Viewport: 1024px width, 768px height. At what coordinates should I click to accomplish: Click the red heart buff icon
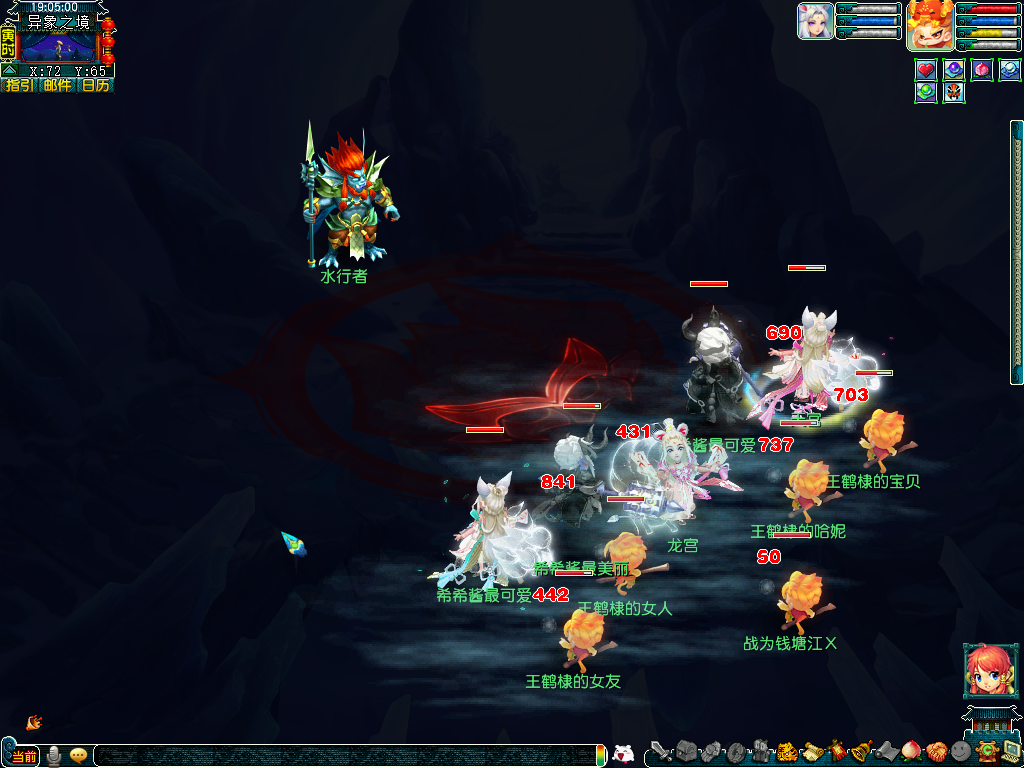click(926, 70)
